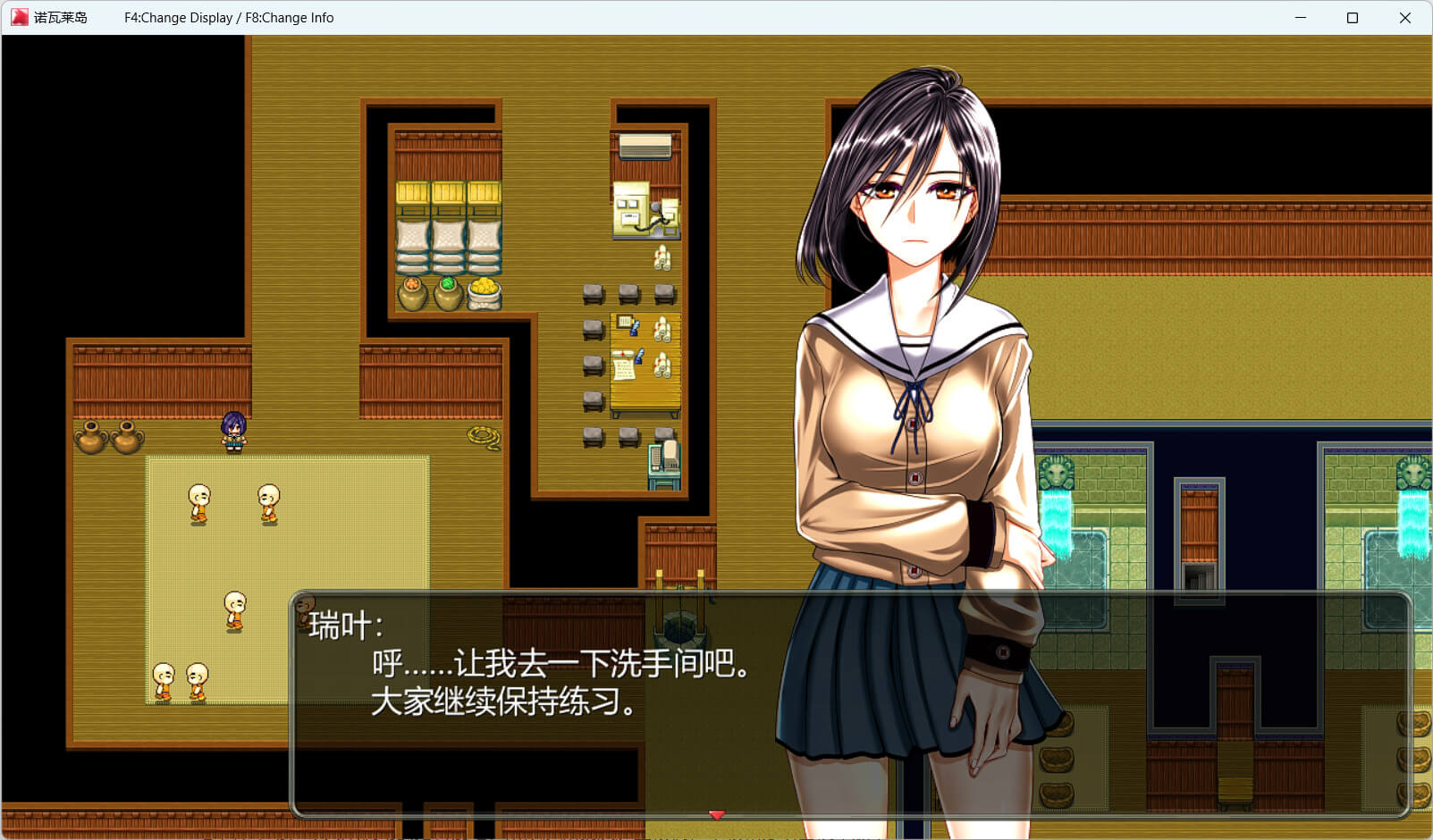Screen dimensions: 1433x840
Task: Maximize the game window
Action: [1353, 18]
